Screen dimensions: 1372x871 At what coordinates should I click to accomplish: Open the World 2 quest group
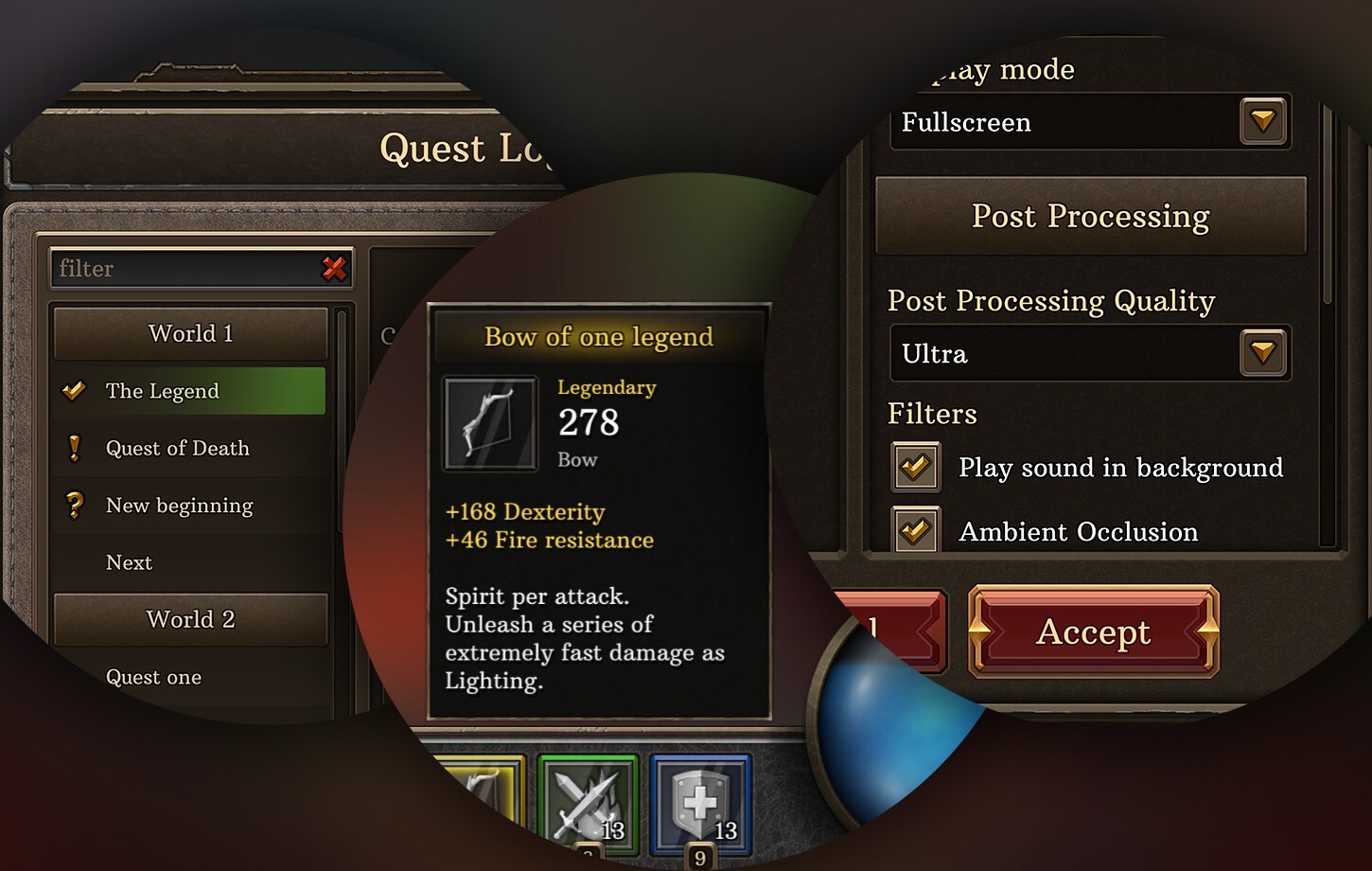[189, 619]
